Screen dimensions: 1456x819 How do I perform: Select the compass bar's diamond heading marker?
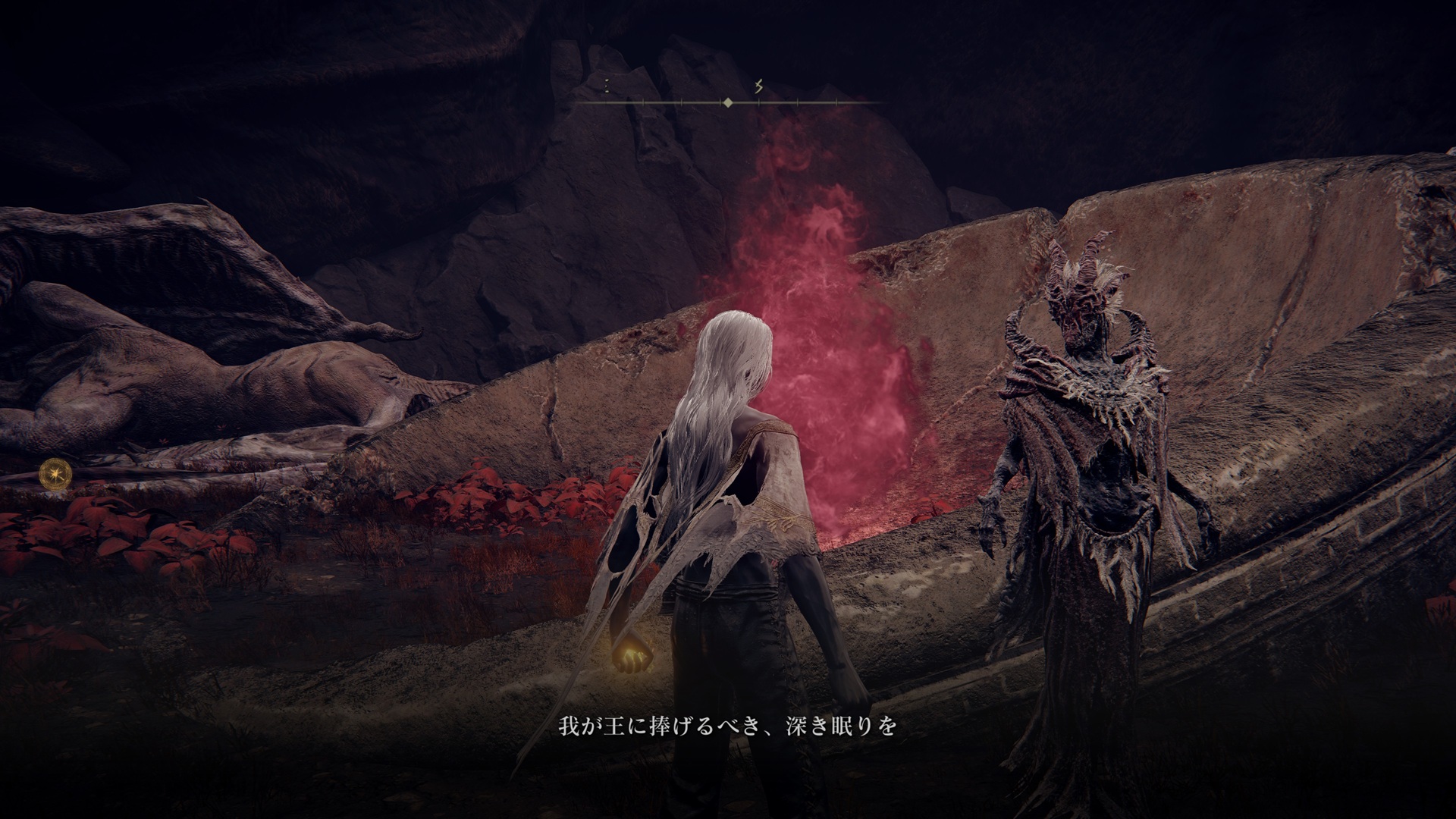coord(727,102)
